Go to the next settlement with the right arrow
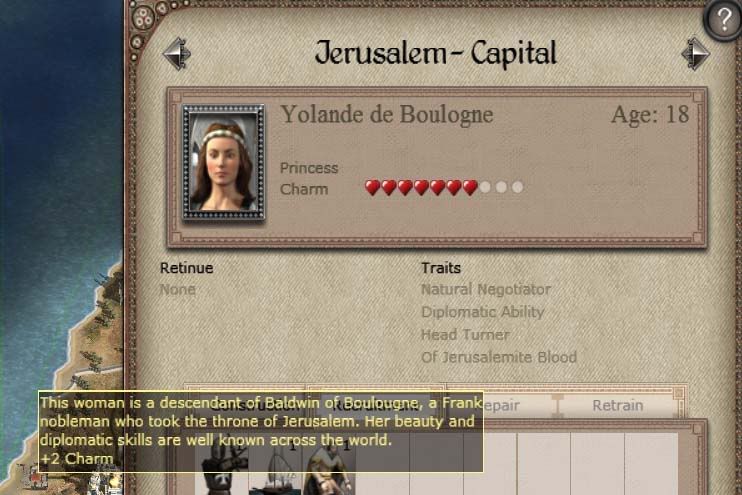The image size is (742, 495). 695,53
